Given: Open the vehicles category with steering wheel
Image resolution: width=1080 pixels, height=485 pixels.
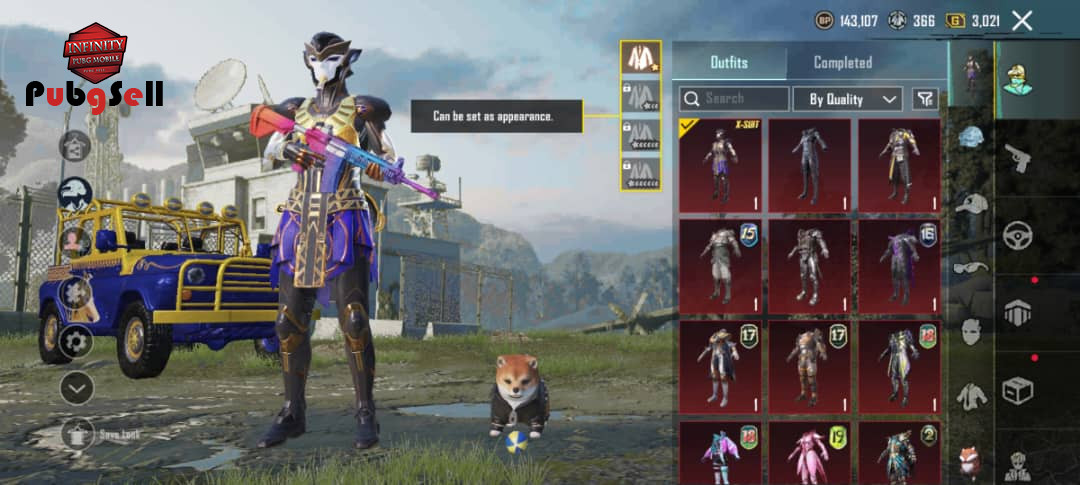Looking at the screenshot, I should point(1018,236).
